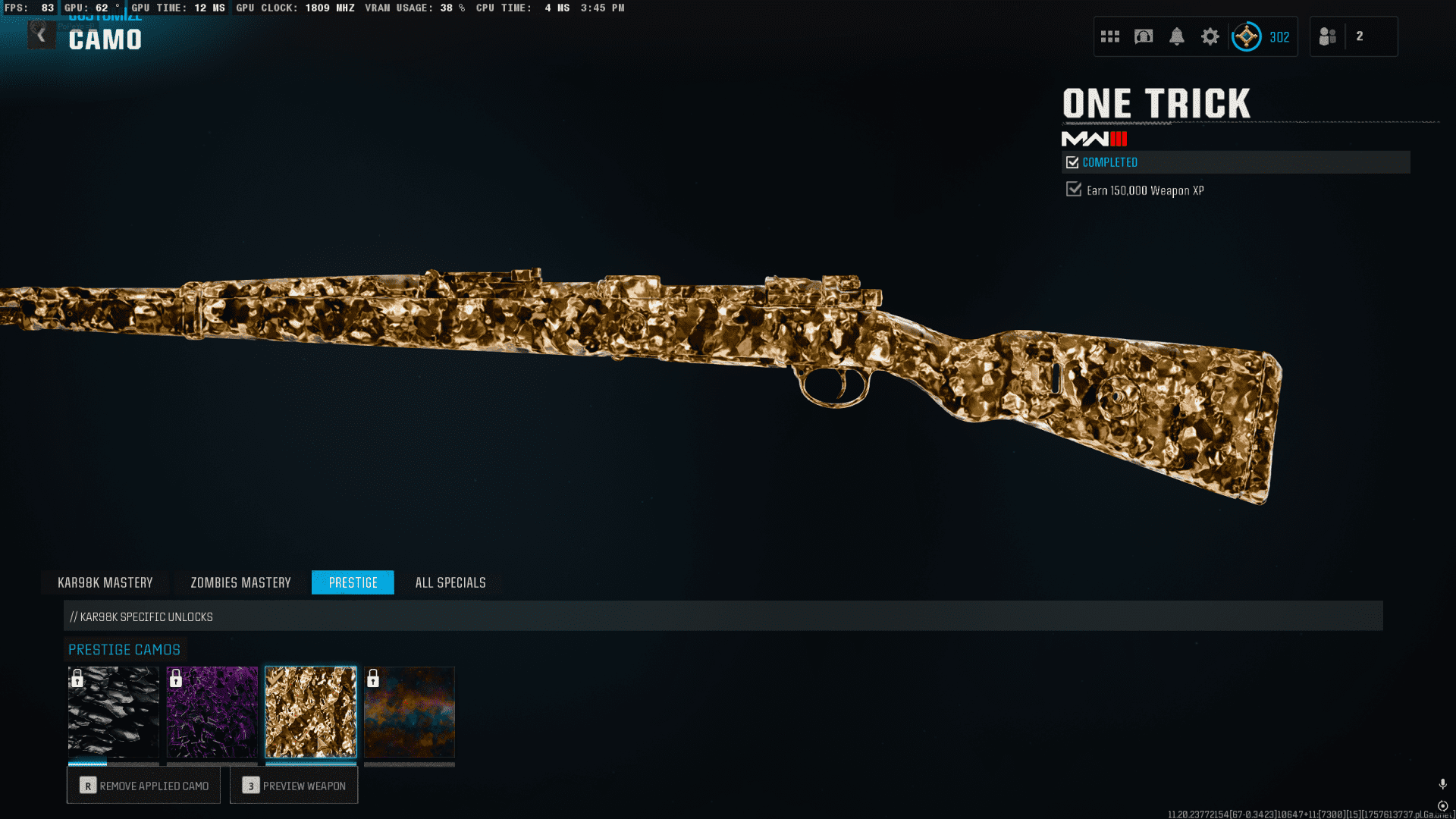The height and width of the screenshot is (819, 1456).
Task: Select the gold One Trick camo
Action: pyautogui.click(x=311, y=712)
